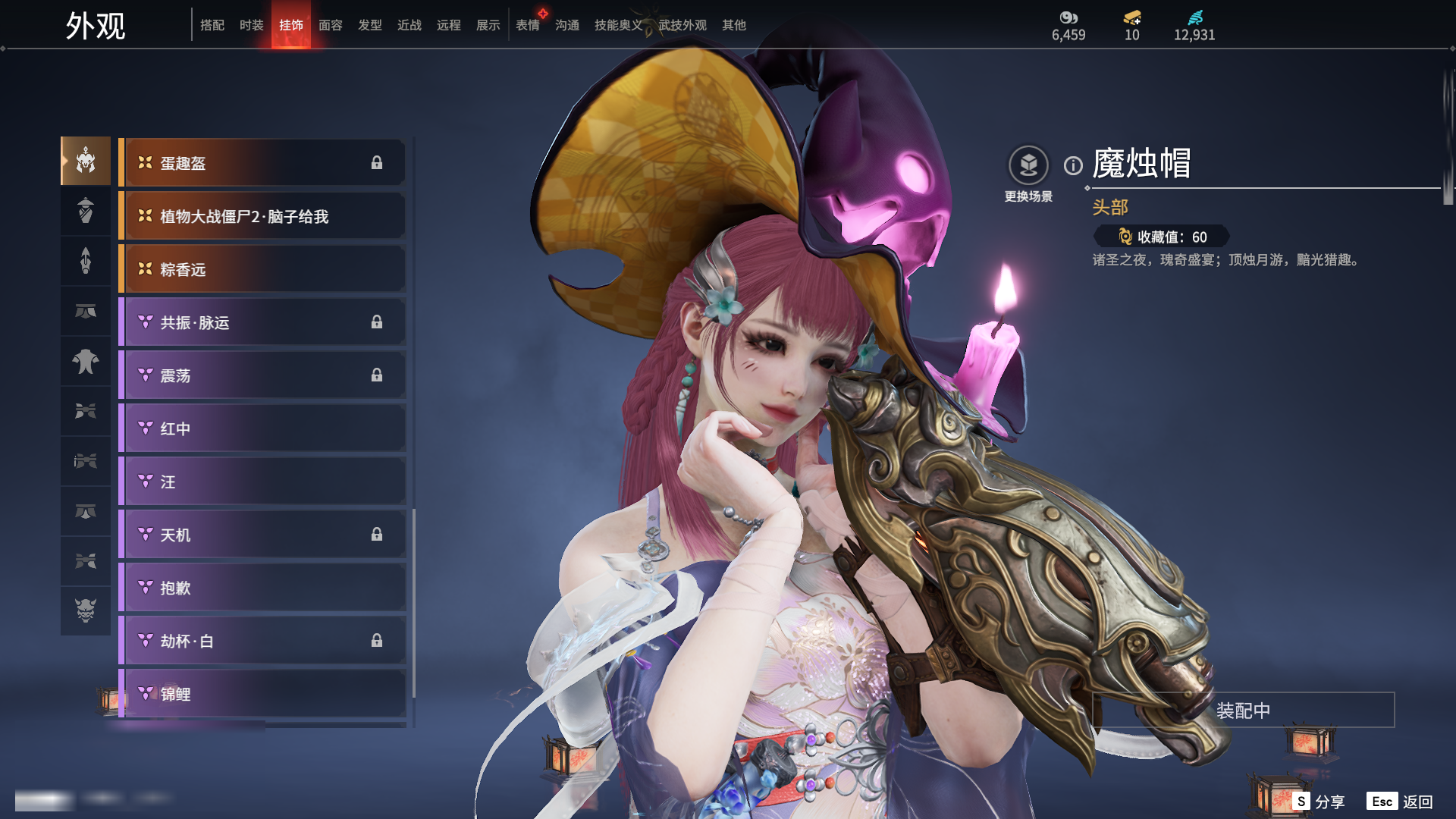Select the 面容 tab
Screen dimensions: 1456x819
tap(330, 25)
